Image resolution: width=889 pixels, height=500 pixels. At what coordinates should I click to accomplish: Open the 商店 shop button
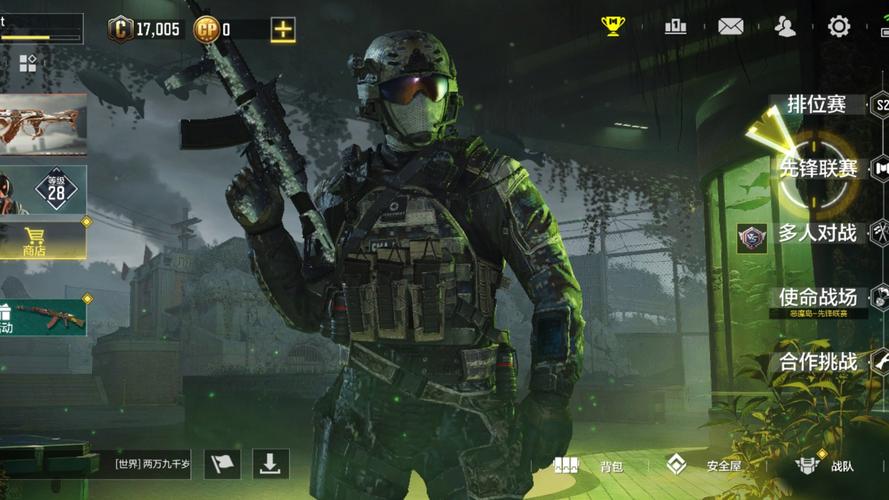pyautogui.click(x=35, y=241)
